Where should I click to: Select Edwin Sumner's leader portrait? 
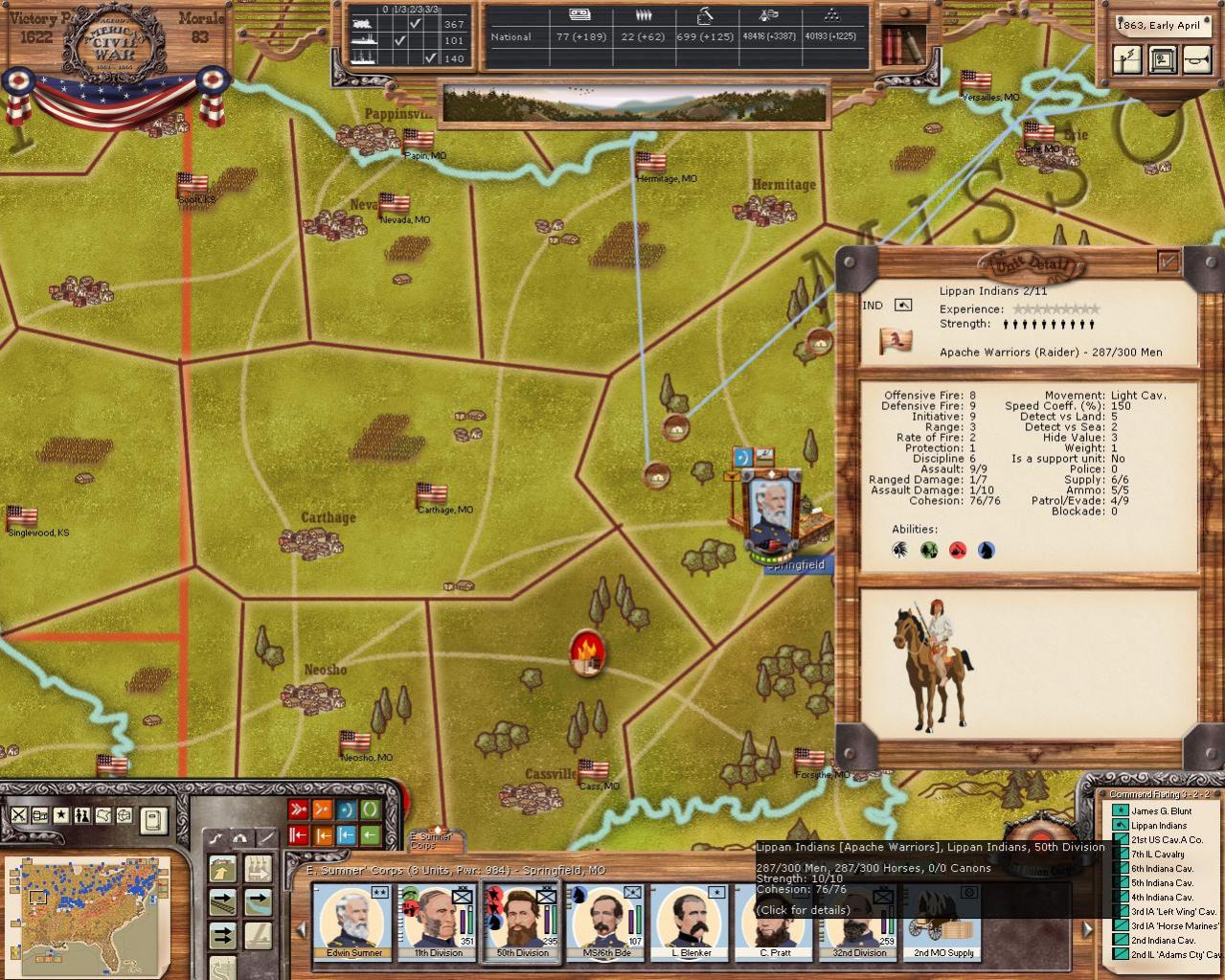[x=353, y=920]
